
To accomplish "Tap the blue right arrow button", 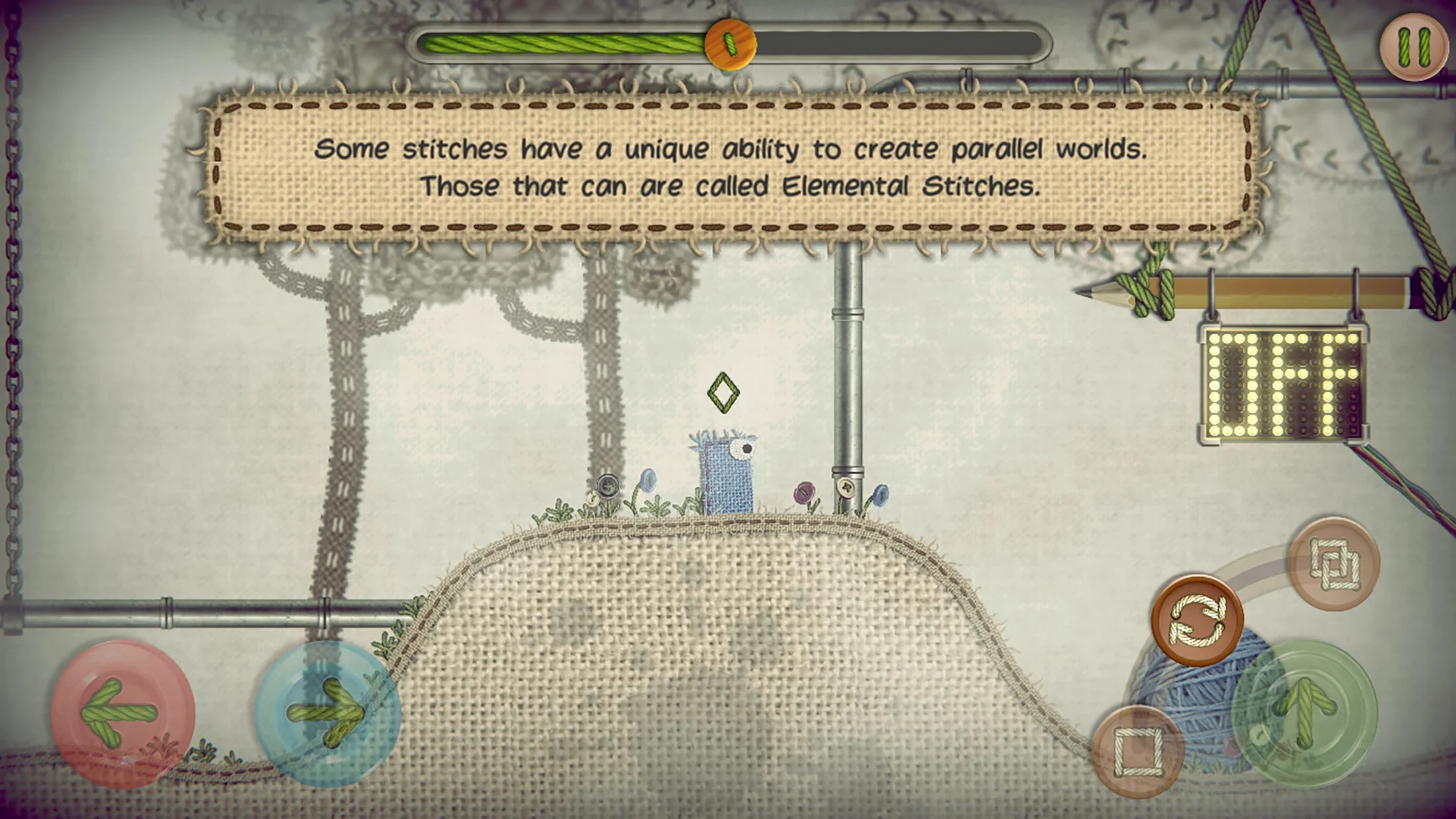I will tap(328, 713).
